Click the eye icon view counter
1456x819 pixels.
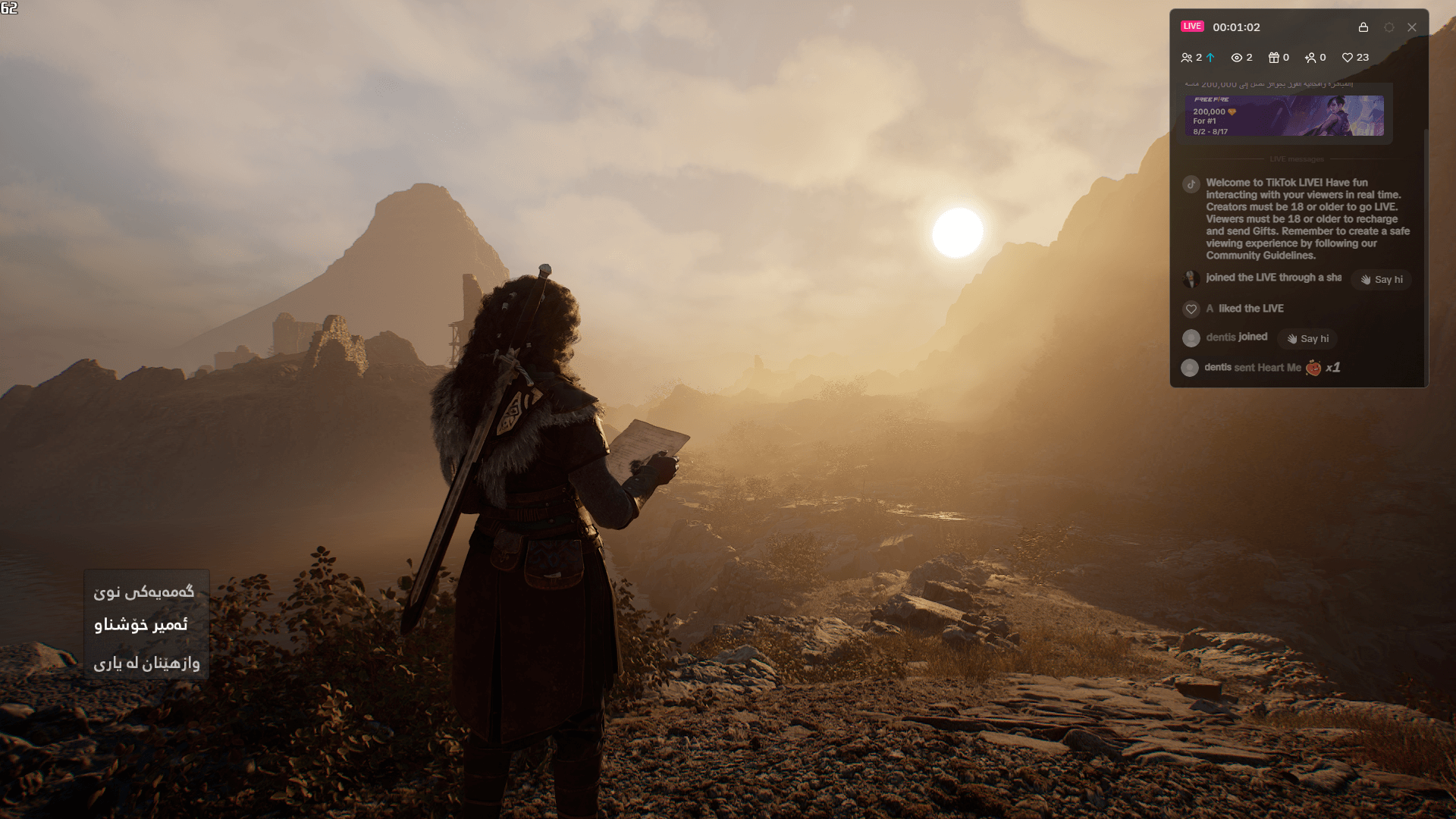[x=1235, y=57]
